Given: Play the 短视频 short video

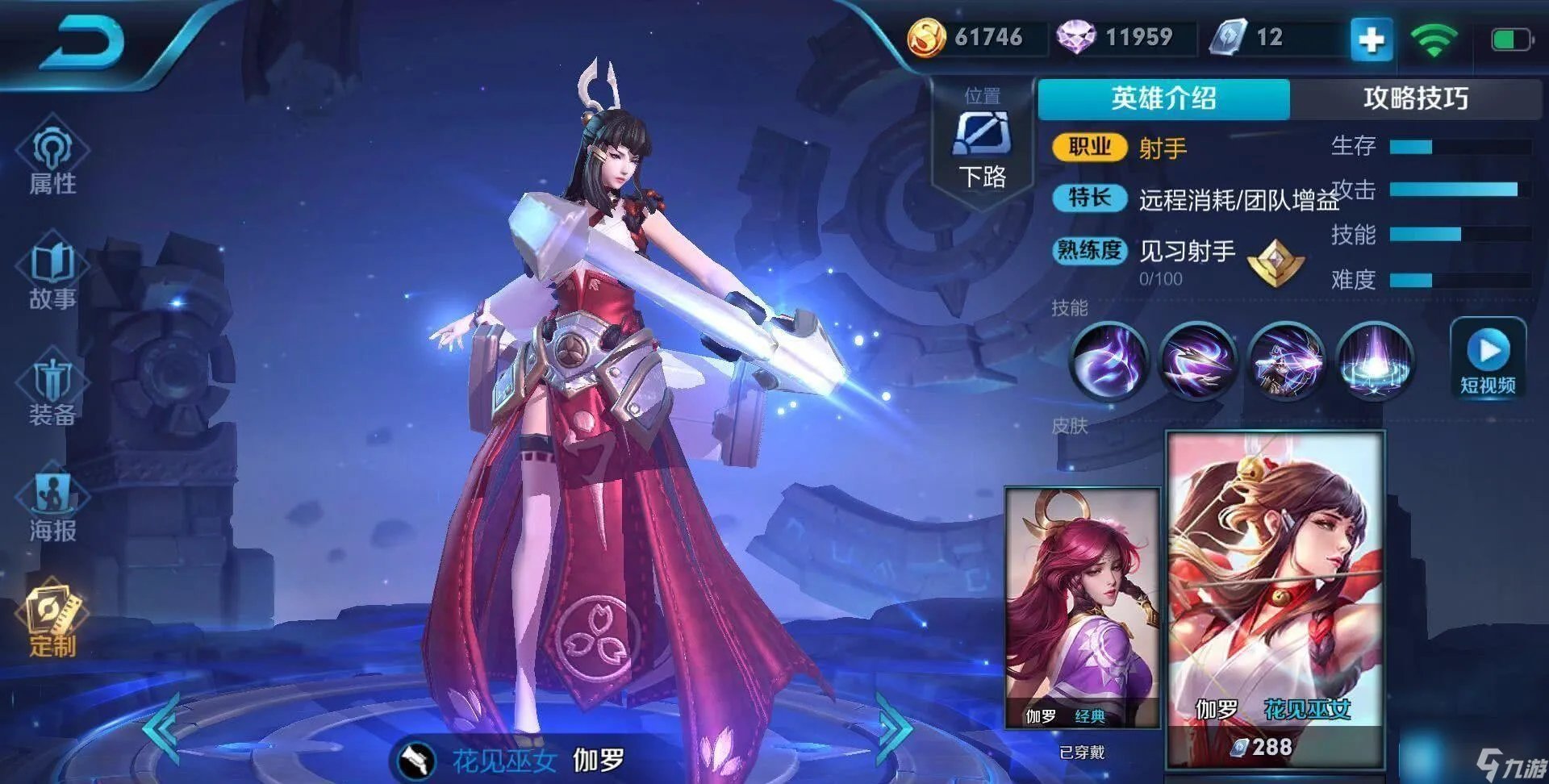Looking at the screenshot, I should tap(1488, 359).
